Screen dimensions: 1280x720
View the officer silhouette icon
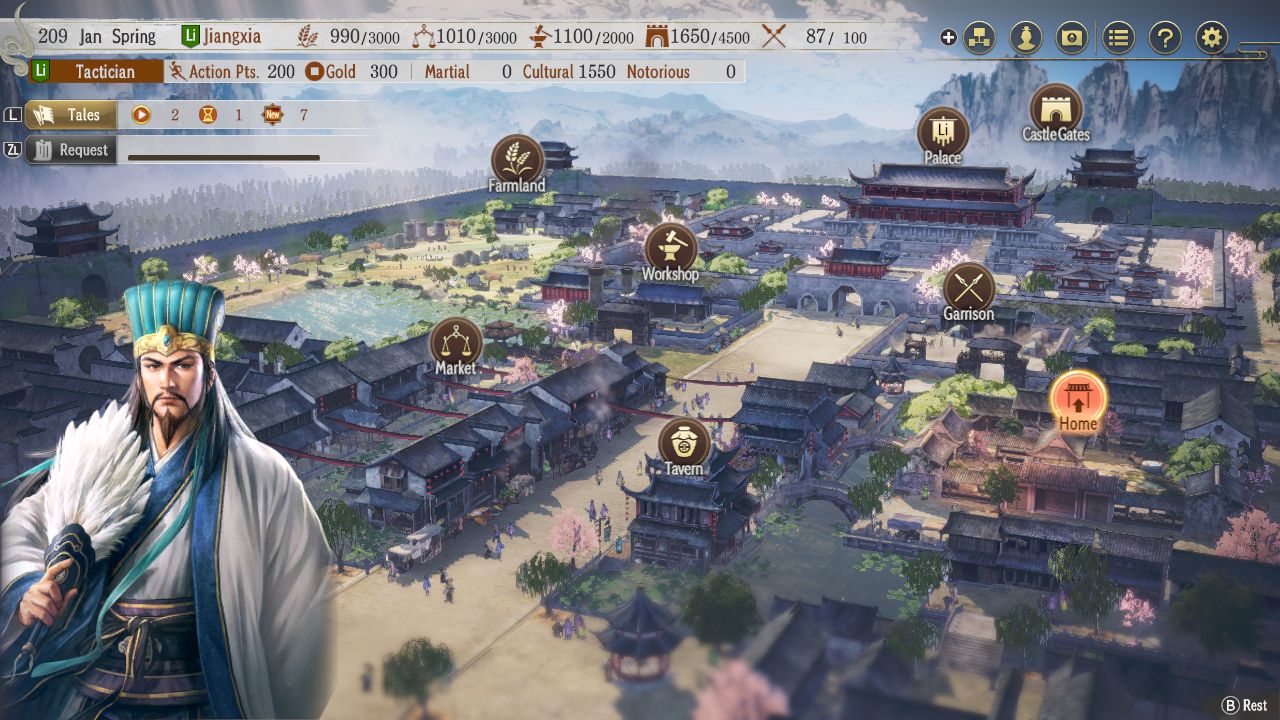coord(1025,38)
